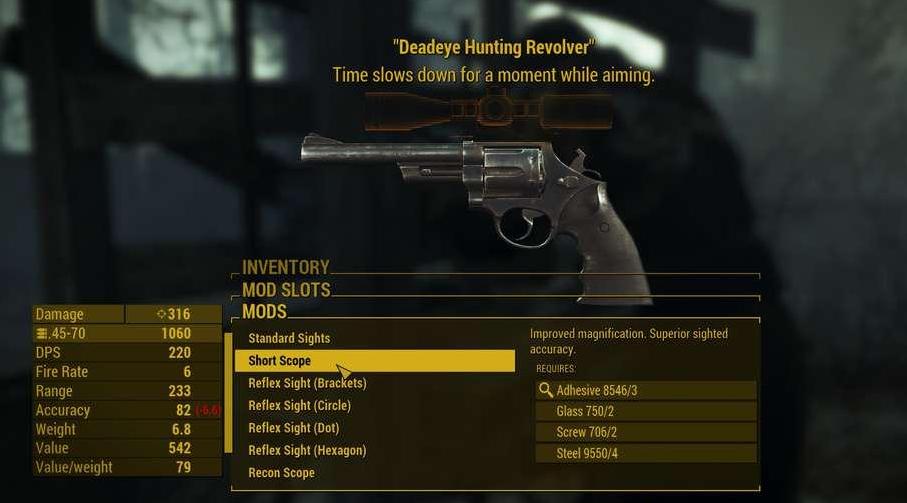Select the Screw component requirement
The height and width of the screenshot is (503, 907).
(x=646, y=432)
